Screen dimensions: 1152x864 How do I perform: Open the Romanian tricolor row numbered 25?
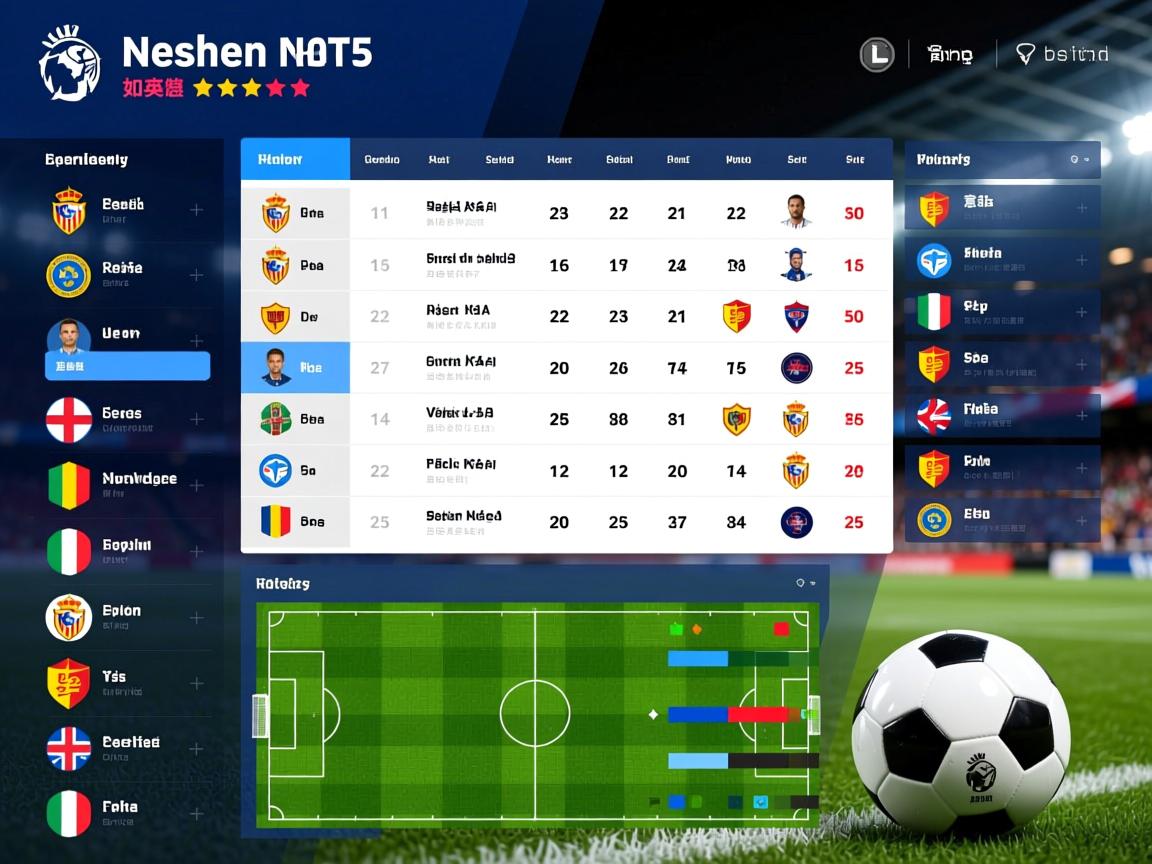point(566,522)
